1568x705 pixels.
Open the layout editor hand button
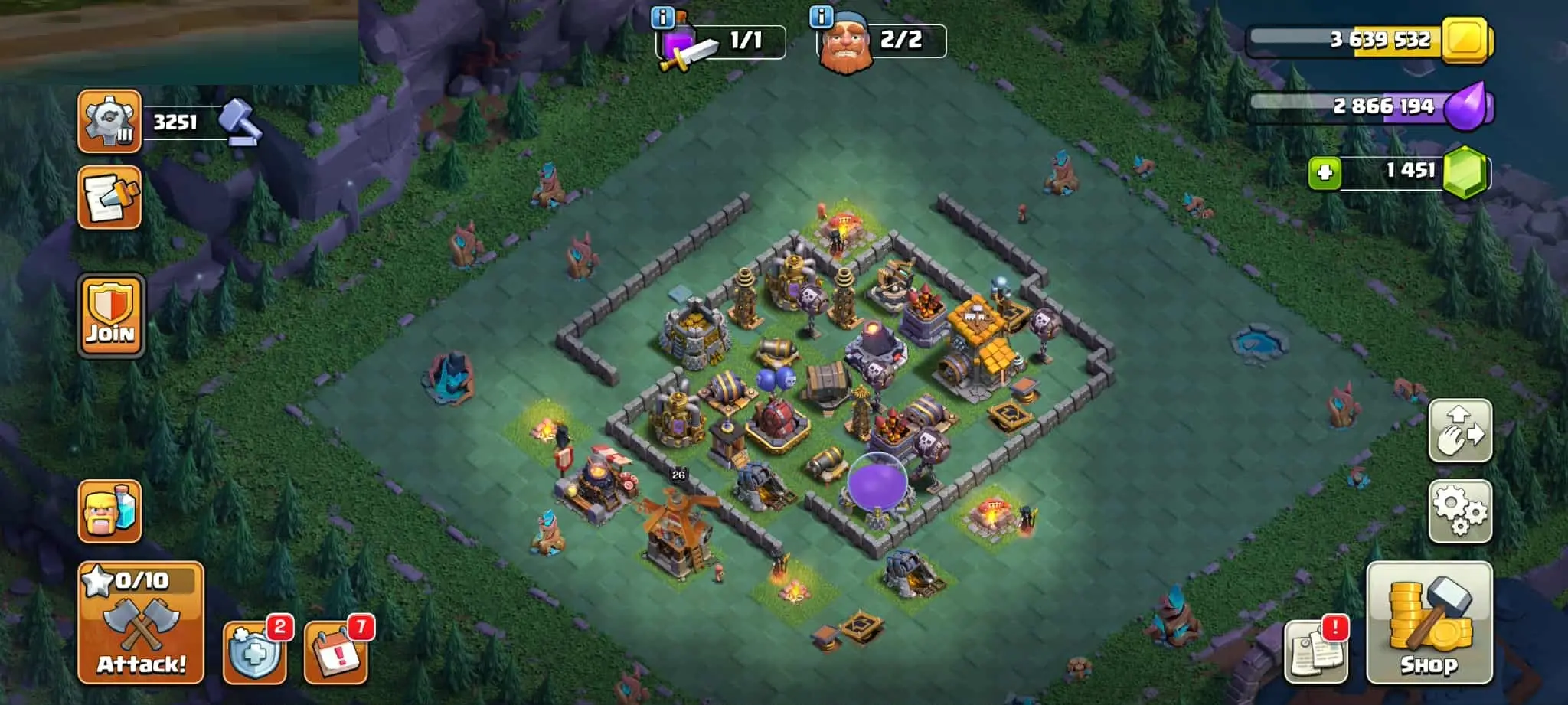(x=1460, y=430)
